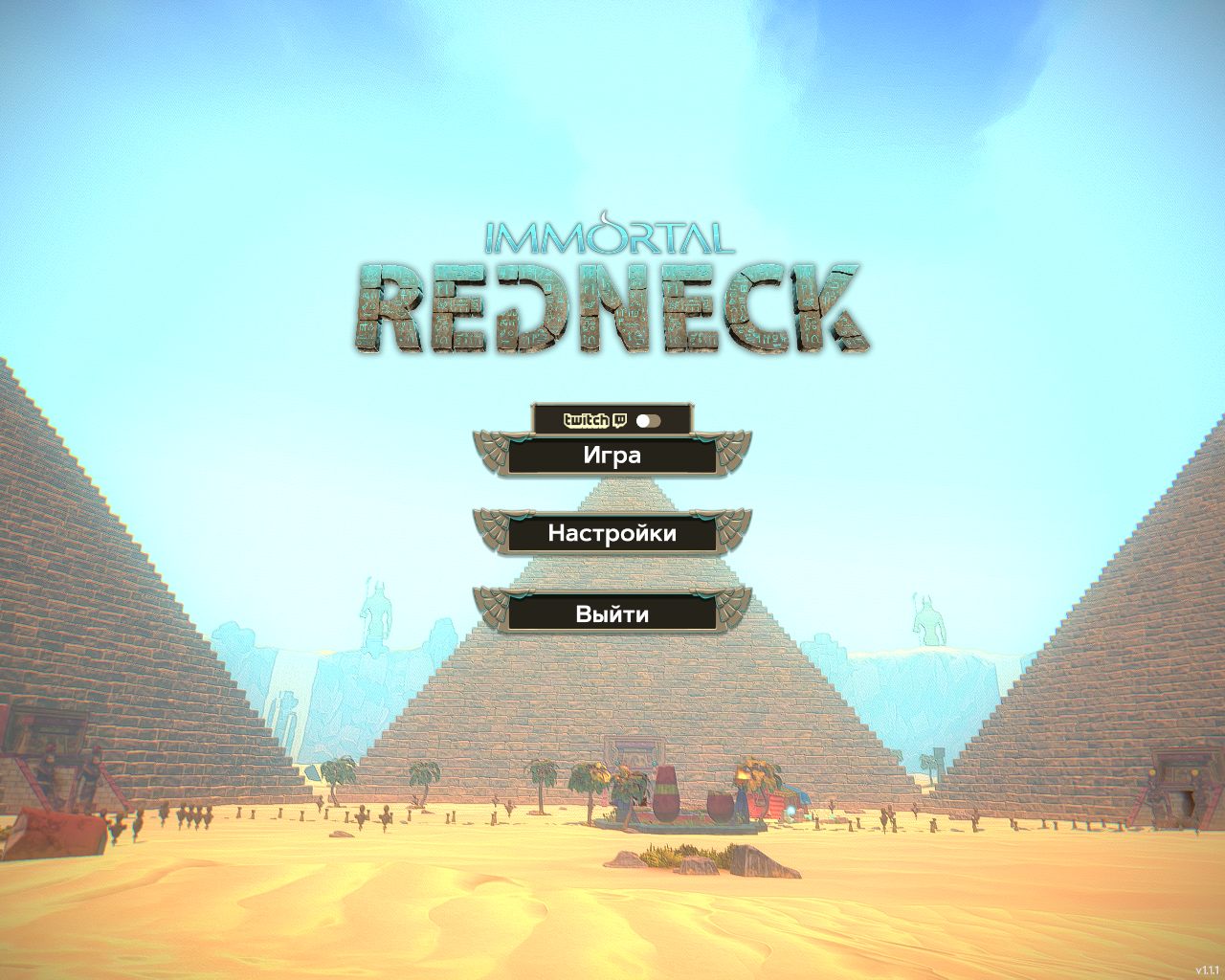
Task: Click the Настройки text label
Action: tap(612, 534)
